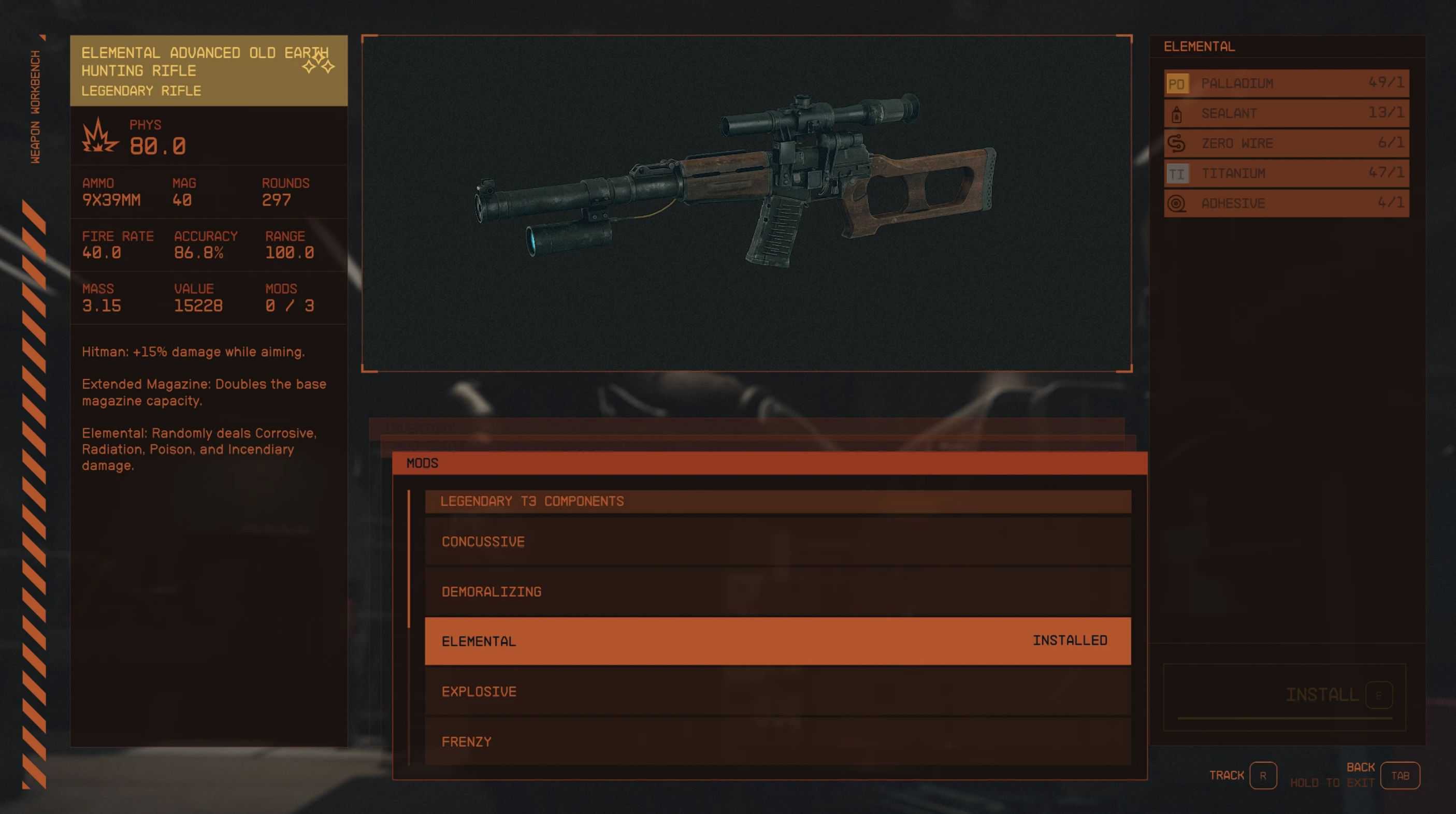Pick the Explosive mod option

pos(777,691)
